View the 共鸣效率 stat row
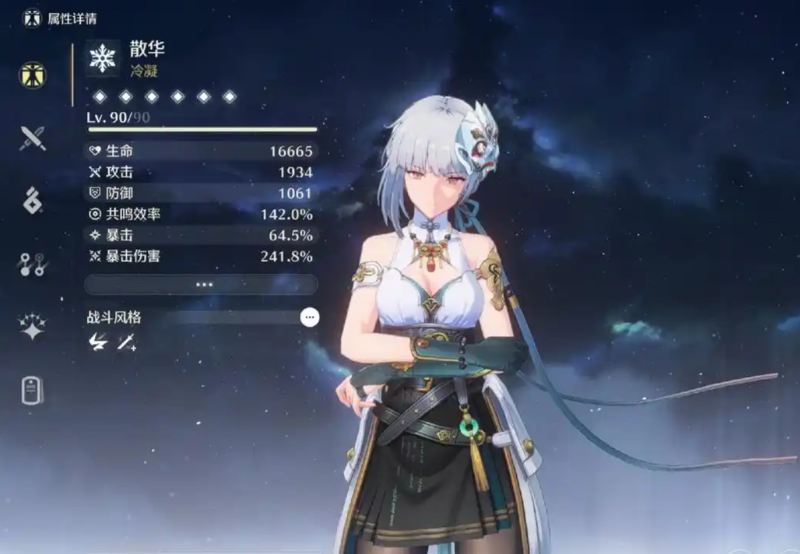The height and width of the screenshot is (554, 800). (x=202, y=214)
